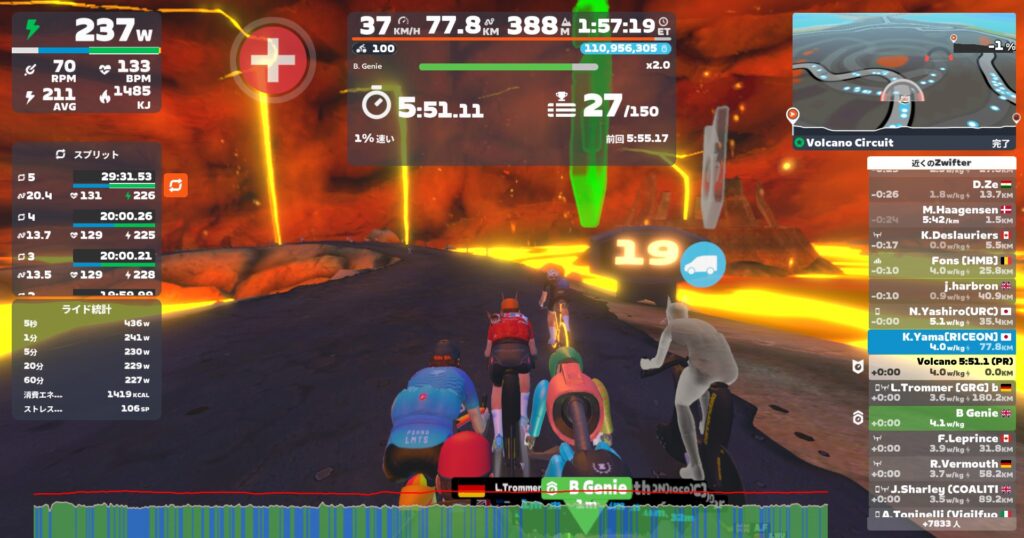Open the スプリット splits panel header
1024x538 pixels.
coord(86,155)
